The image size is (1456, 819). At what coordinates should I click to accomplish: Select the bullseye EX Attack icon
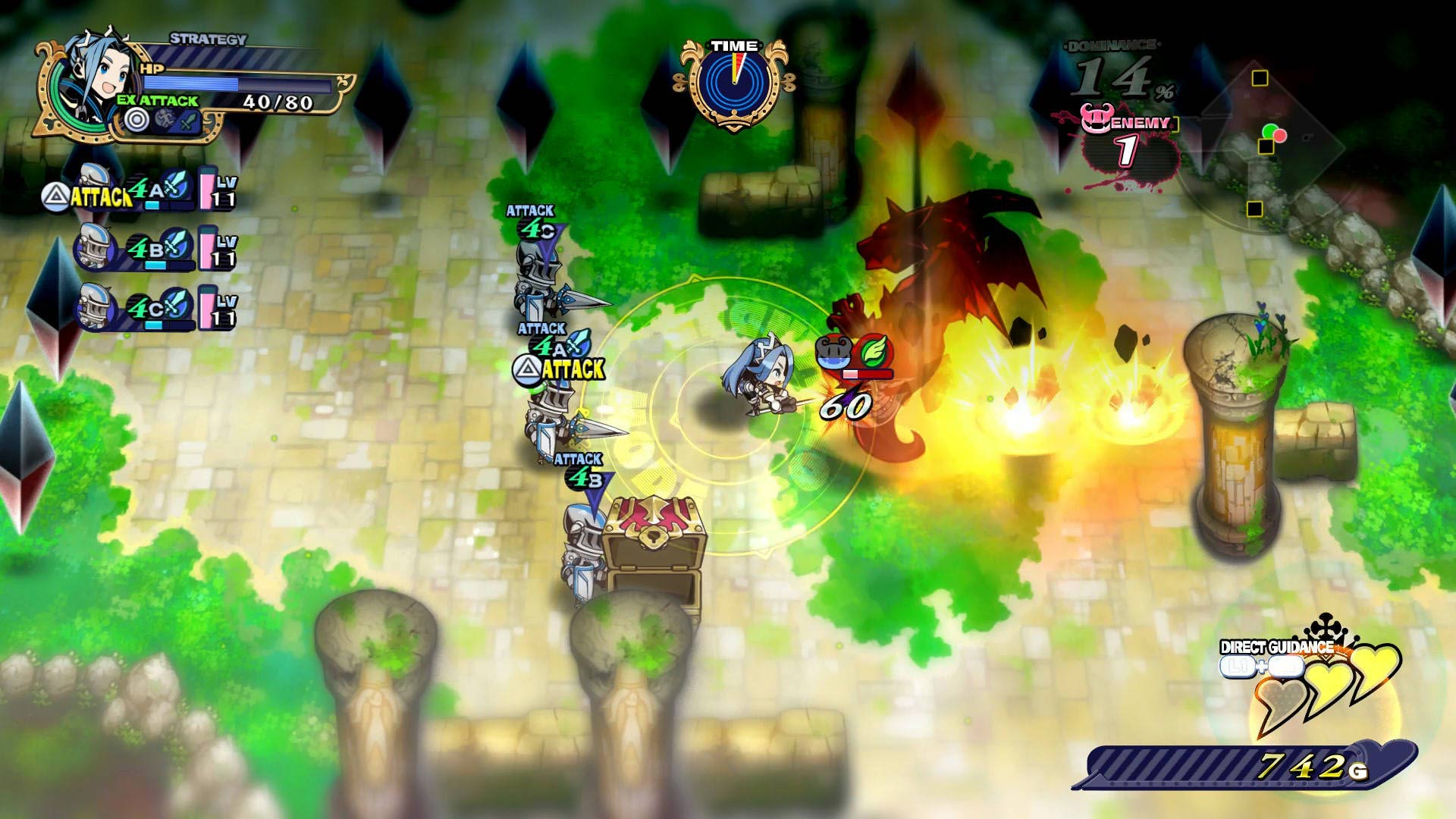coord(136,120)
